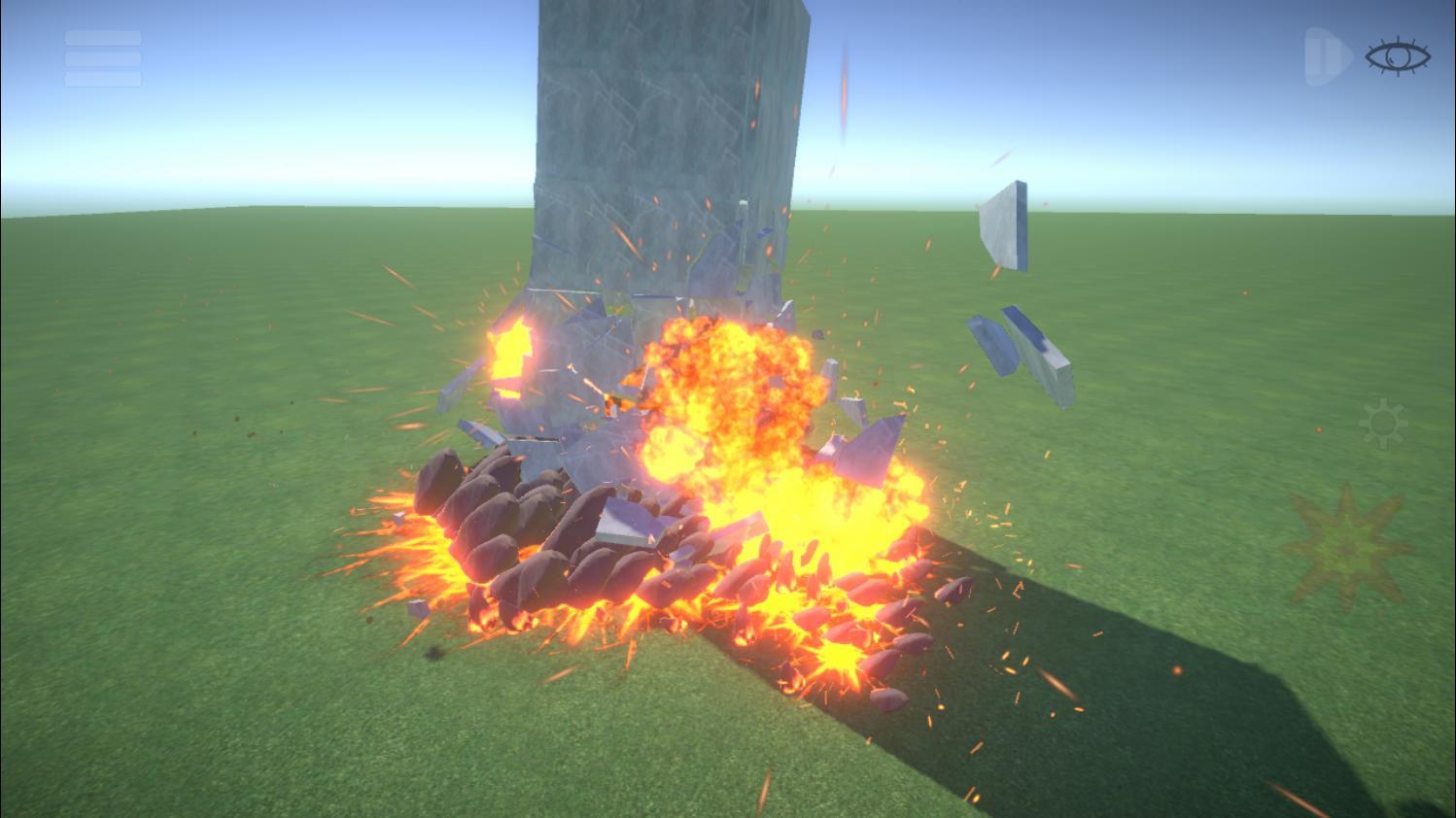This screenshot has width=1456, height=818.
Task: Click the top bar of the menu icon
Action: 102,39
